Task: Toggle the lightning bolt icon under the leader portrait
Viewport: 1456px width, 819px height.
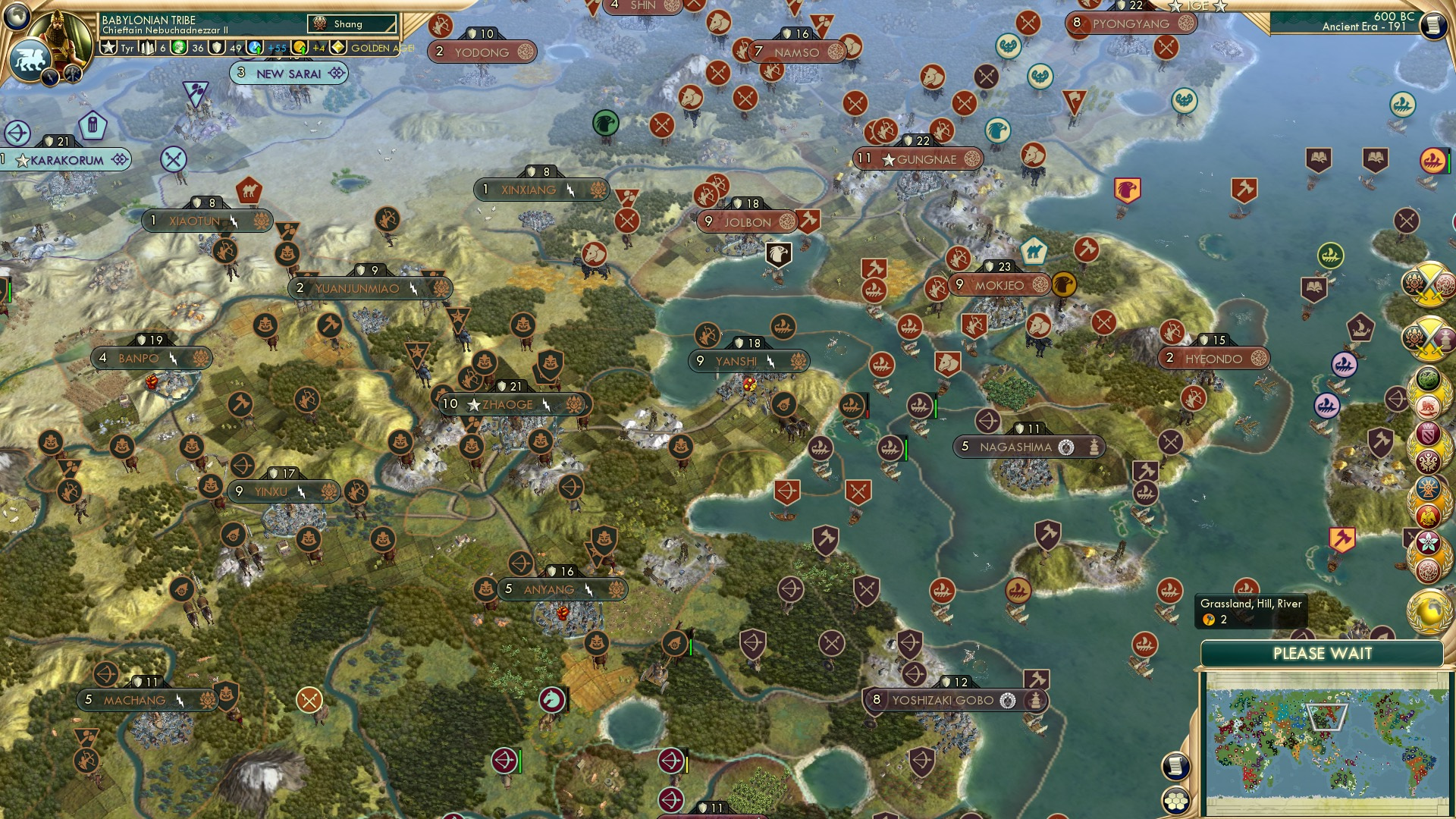Action: click(x=49, y=76)
